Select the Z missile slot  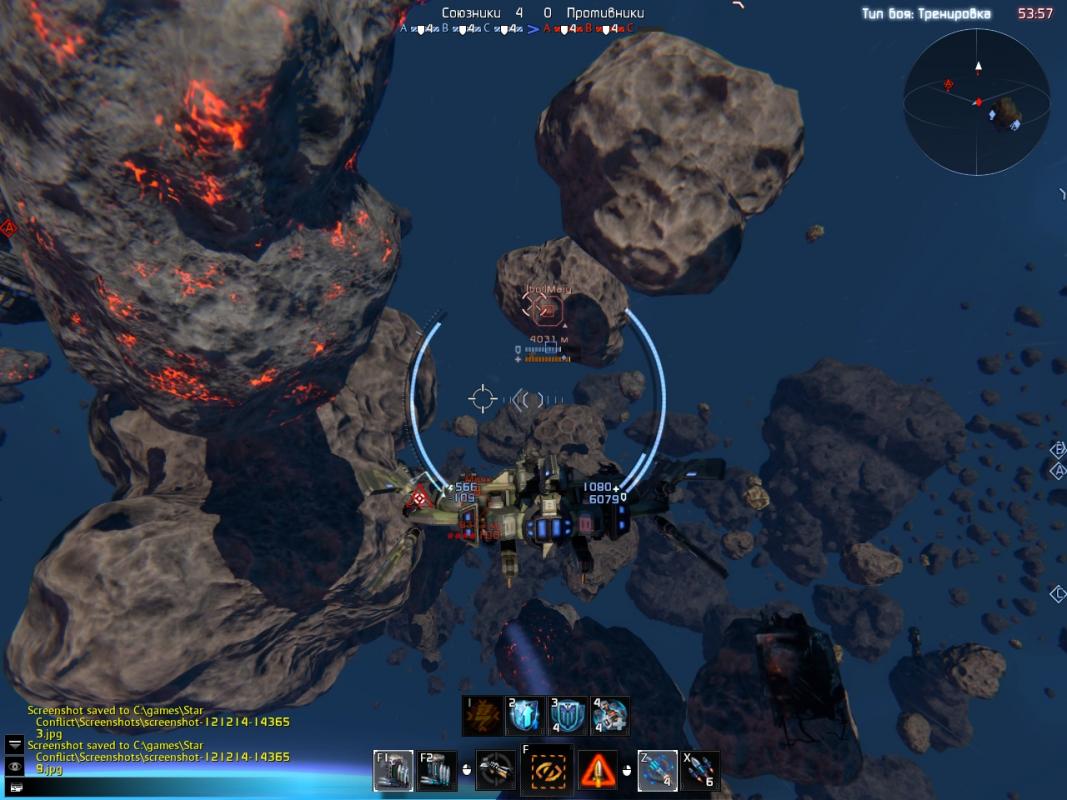pyautogui.click(x=657, y=770)
